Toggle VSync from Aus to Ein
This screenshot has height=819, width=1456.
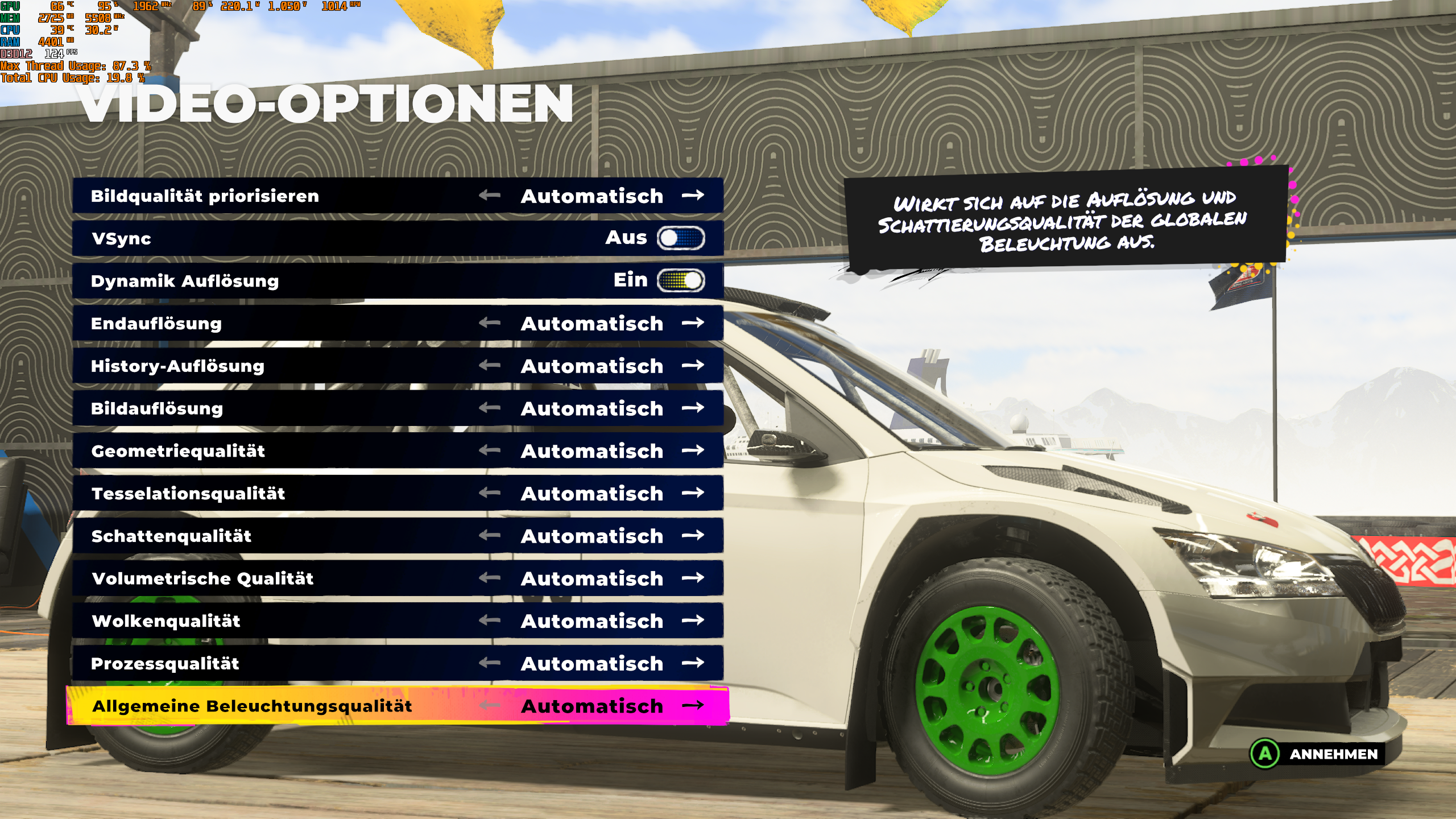[x=680, y=239]
